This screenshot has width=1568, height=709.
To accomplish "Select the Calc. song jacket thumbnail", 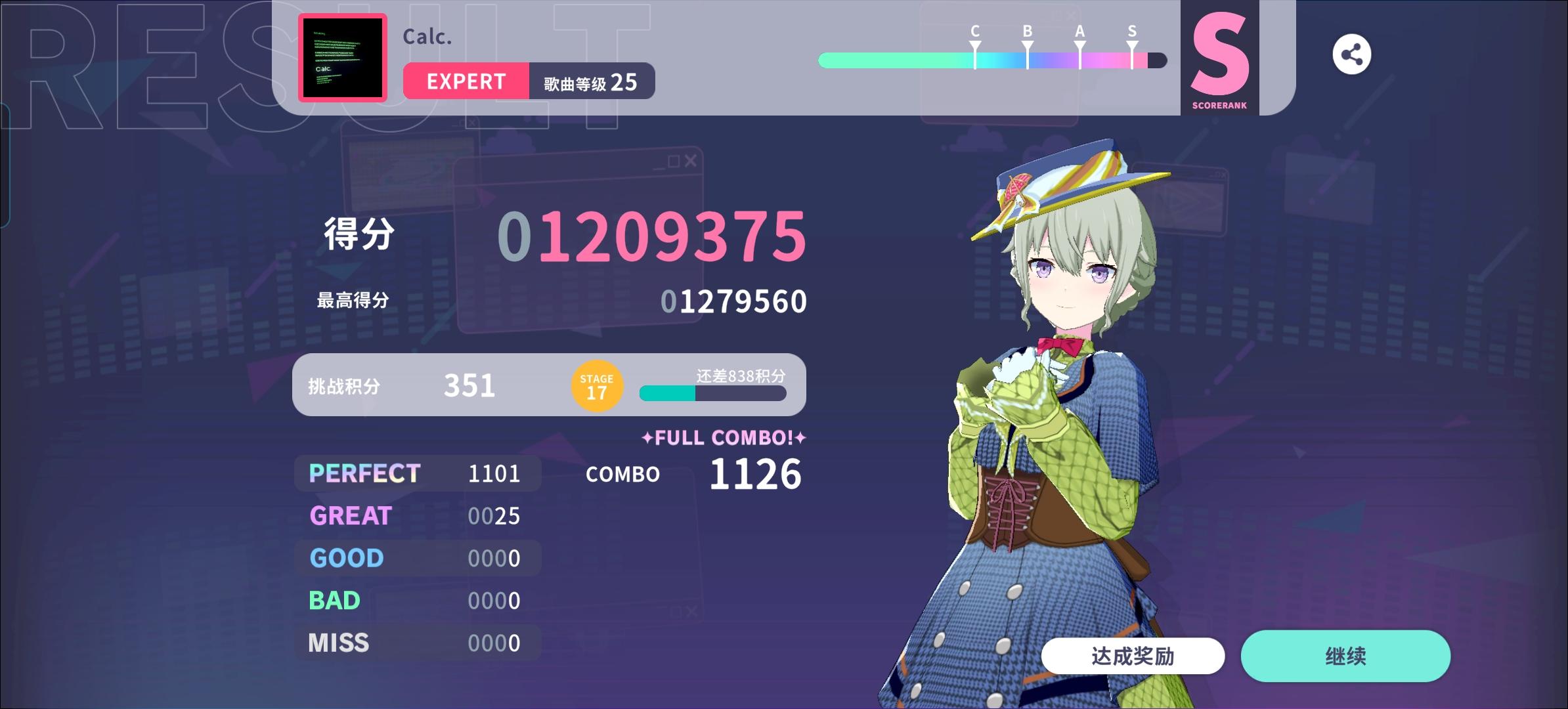I will (342, 58).
